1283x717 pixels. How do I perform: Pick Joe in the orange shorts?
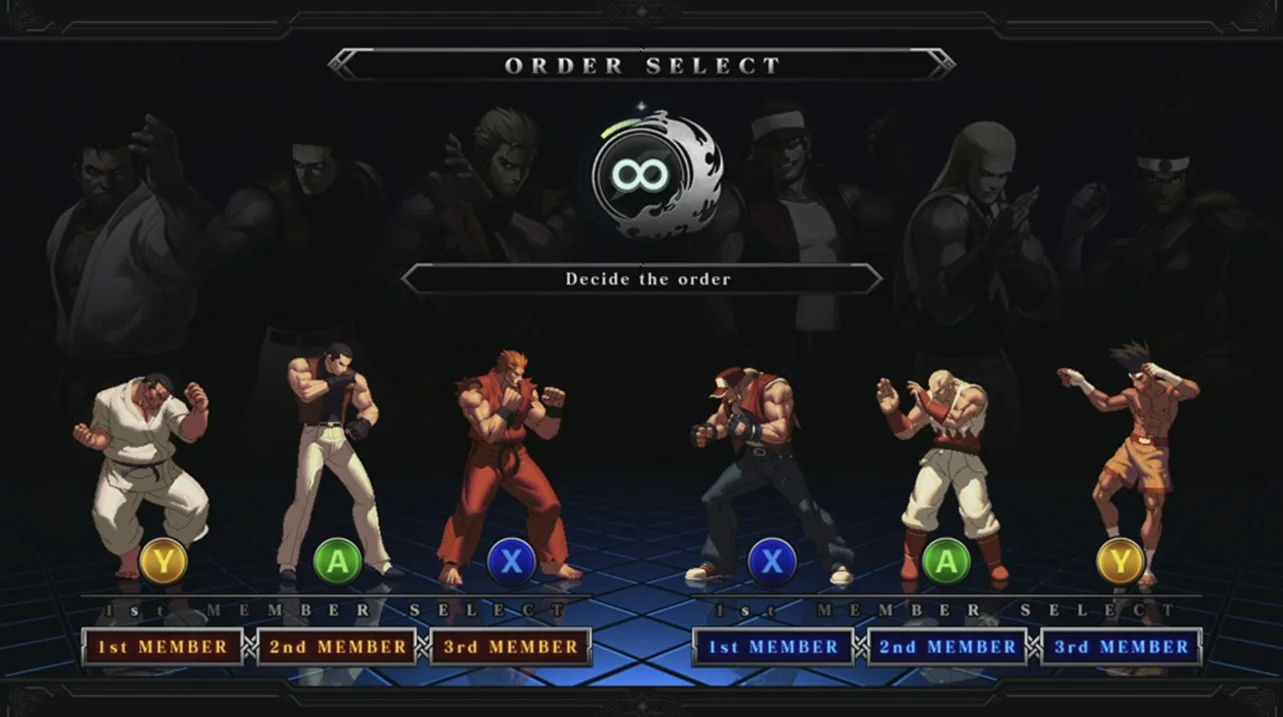1130,450
